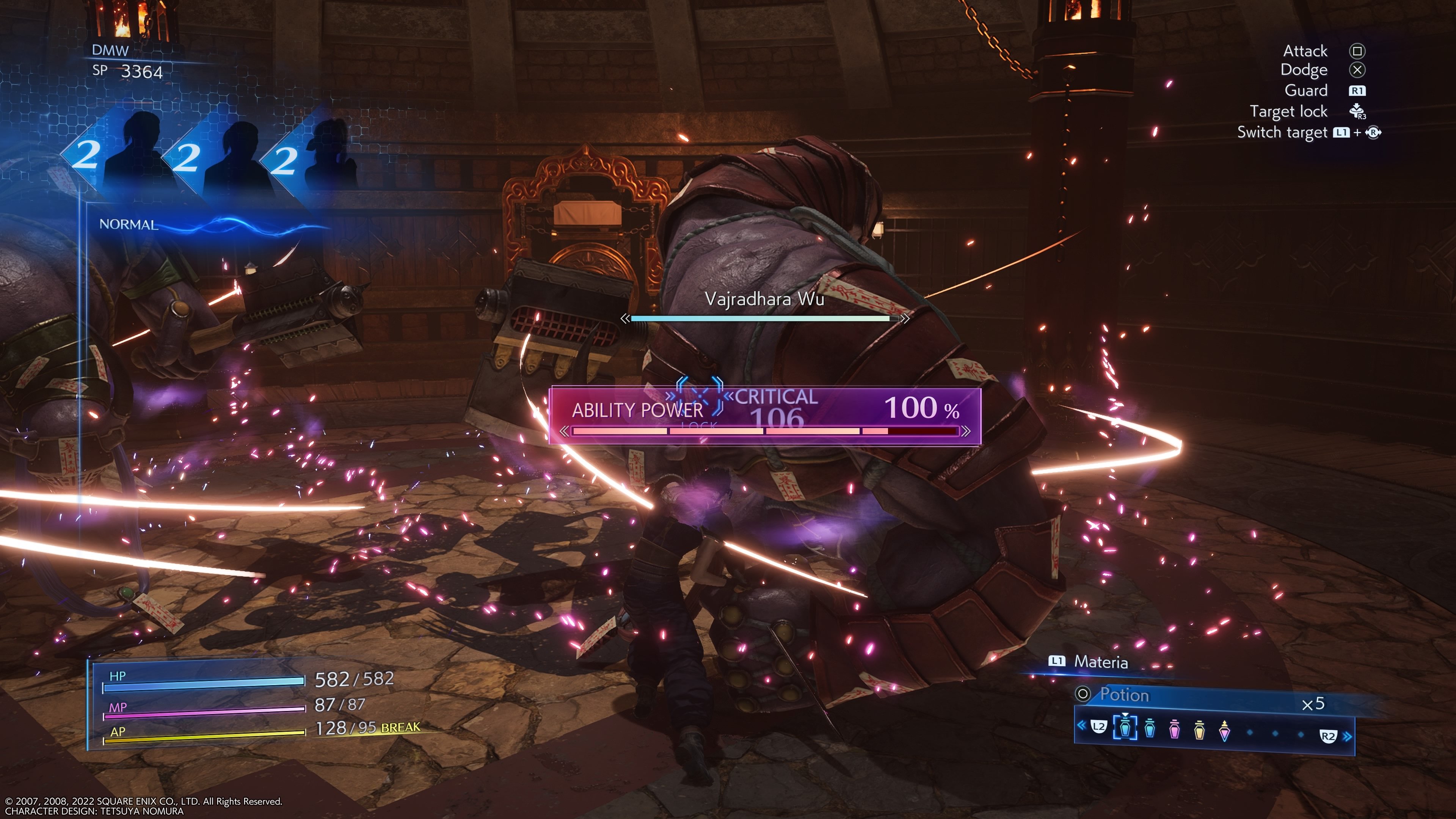Switch to the Materia command set

point(1100,662)
